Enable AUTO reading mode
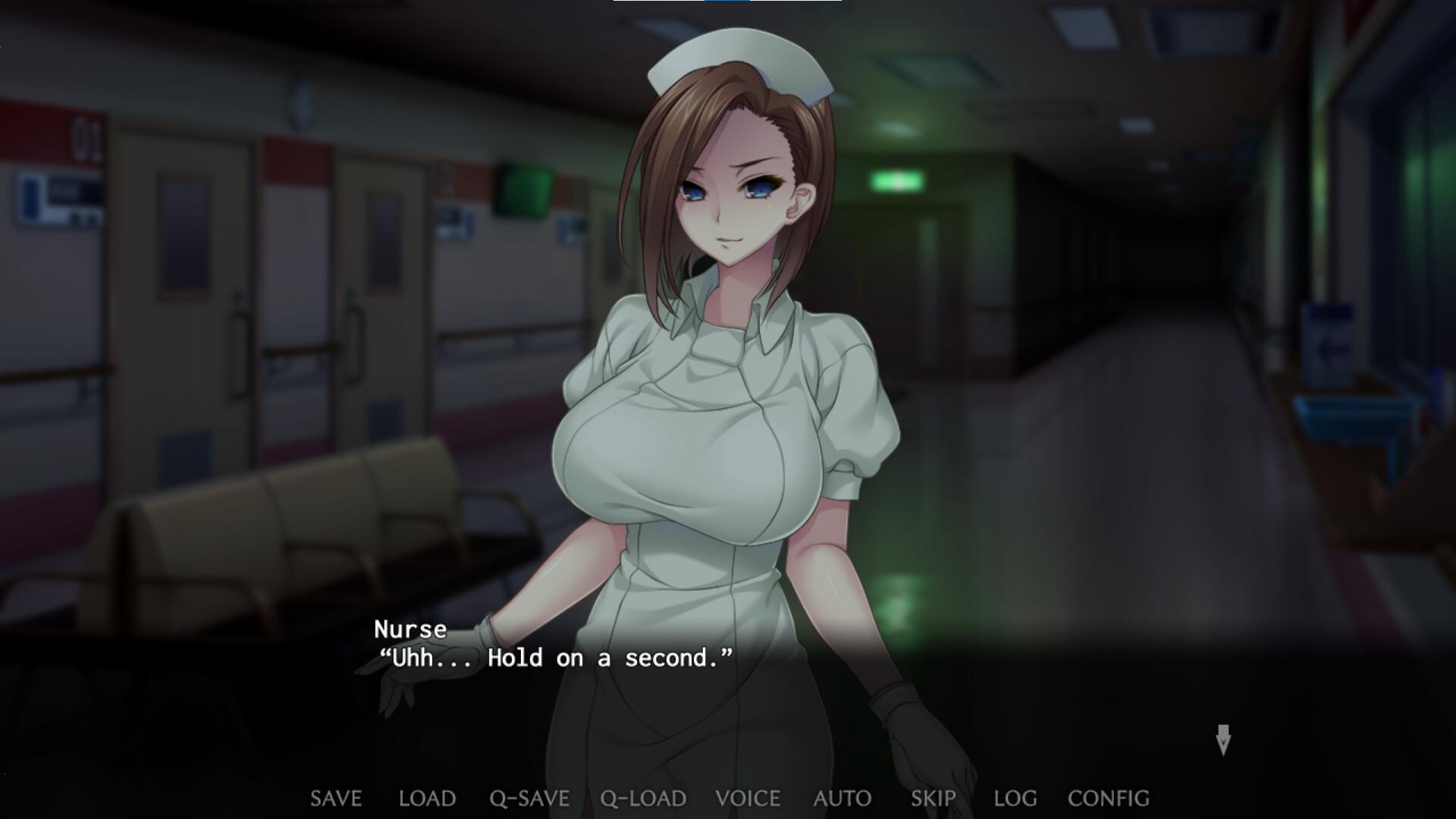 [x=843, y=798]
